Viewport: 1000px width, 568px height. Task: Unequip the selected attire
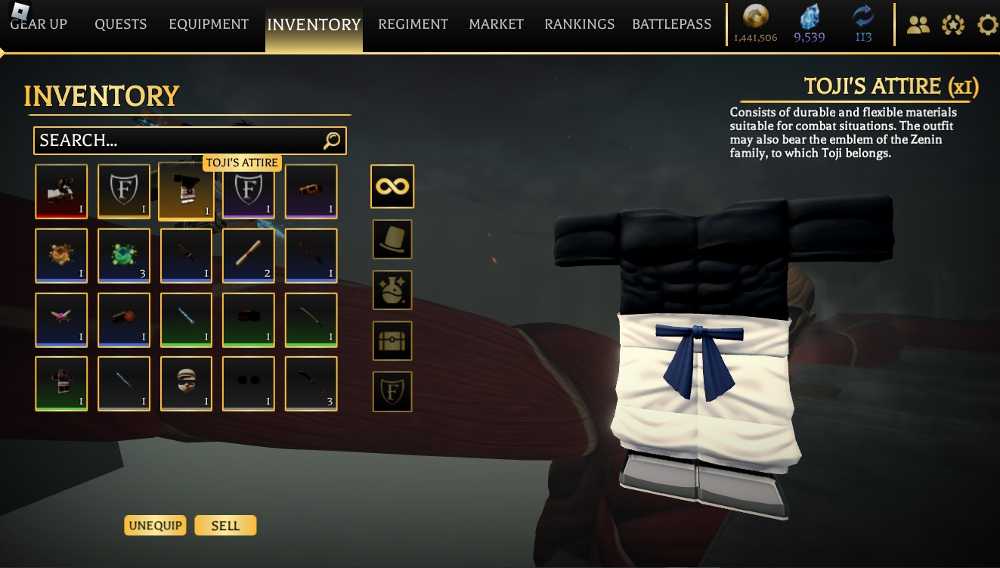point(155,526)
